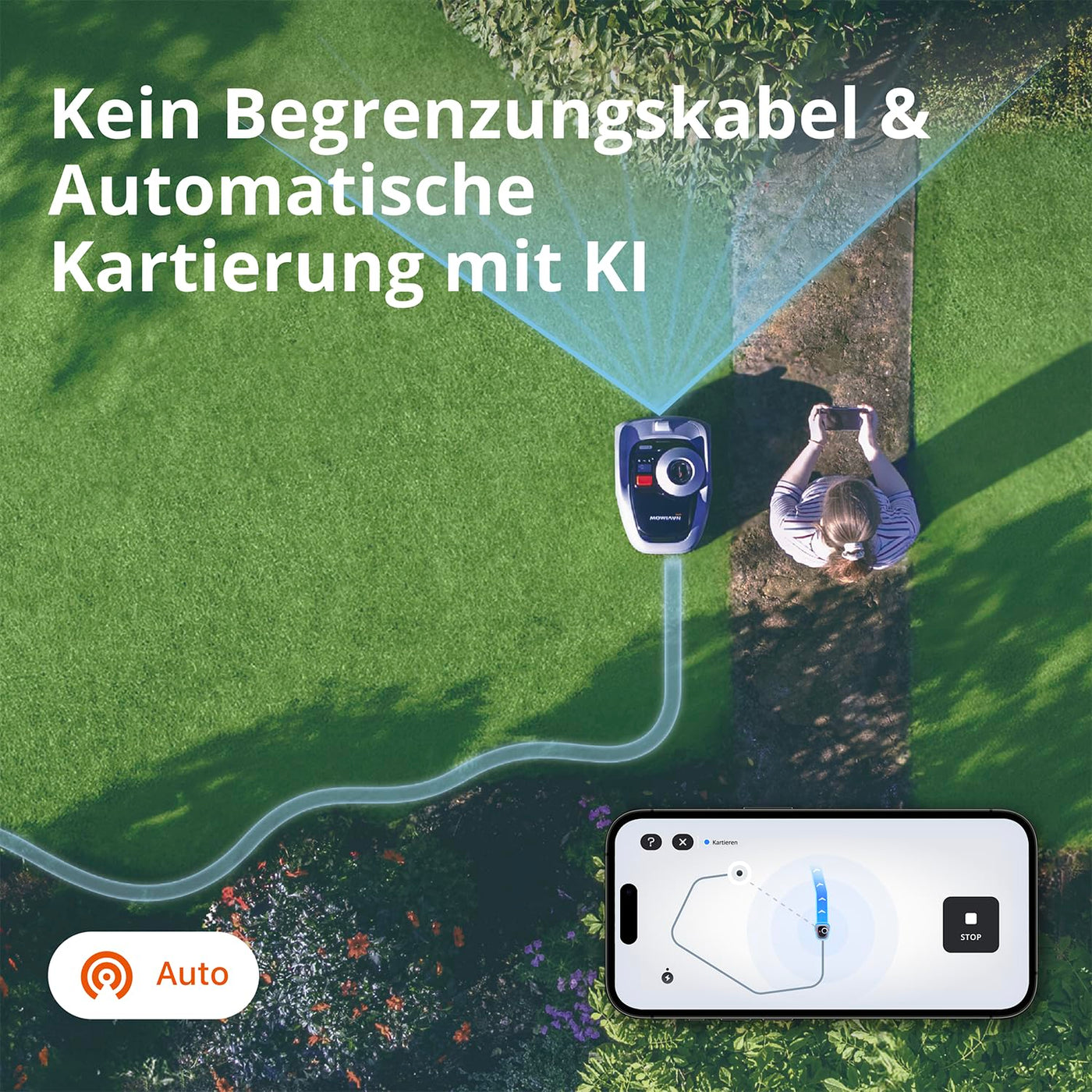Tap the mower position marker on the map

pyautogui.click(x=822, y=931)
